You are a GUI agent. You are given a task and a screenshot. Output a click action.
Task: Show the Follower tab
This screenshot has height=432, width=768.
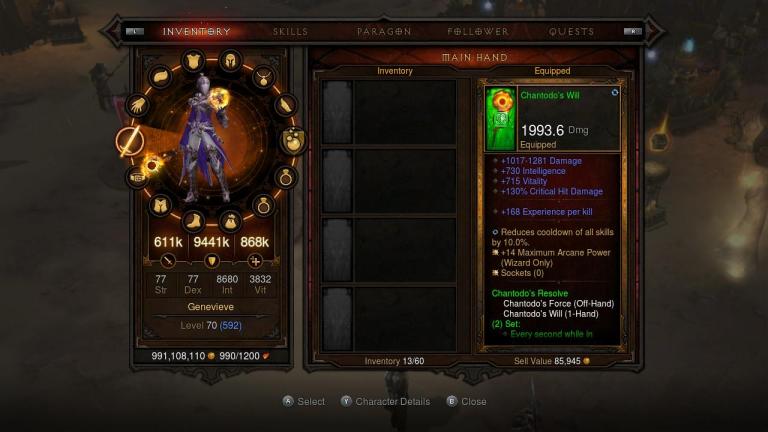[478, 32]
